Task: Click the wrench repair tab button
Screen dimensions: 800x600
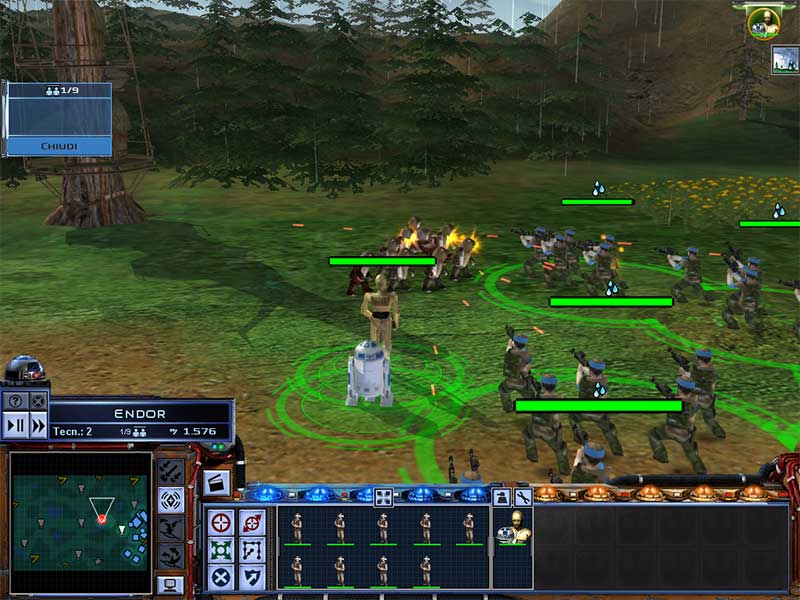Action: click(x=522, y=496)
